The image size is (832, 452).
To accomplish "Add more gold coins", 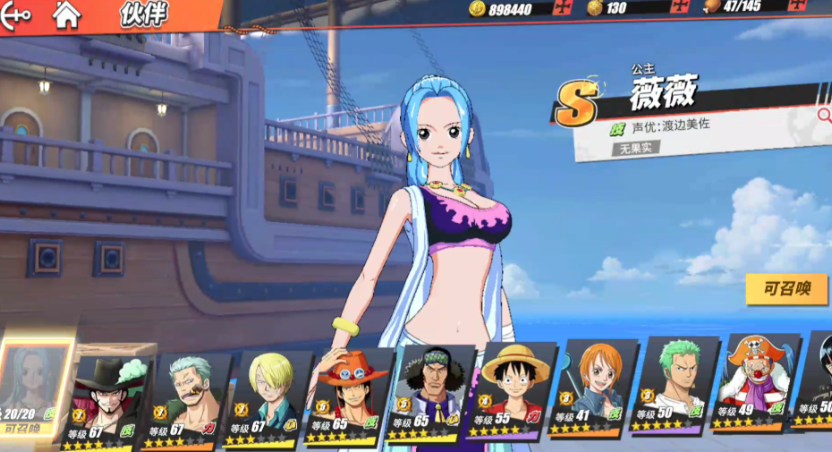I will [x=564, y=9].
